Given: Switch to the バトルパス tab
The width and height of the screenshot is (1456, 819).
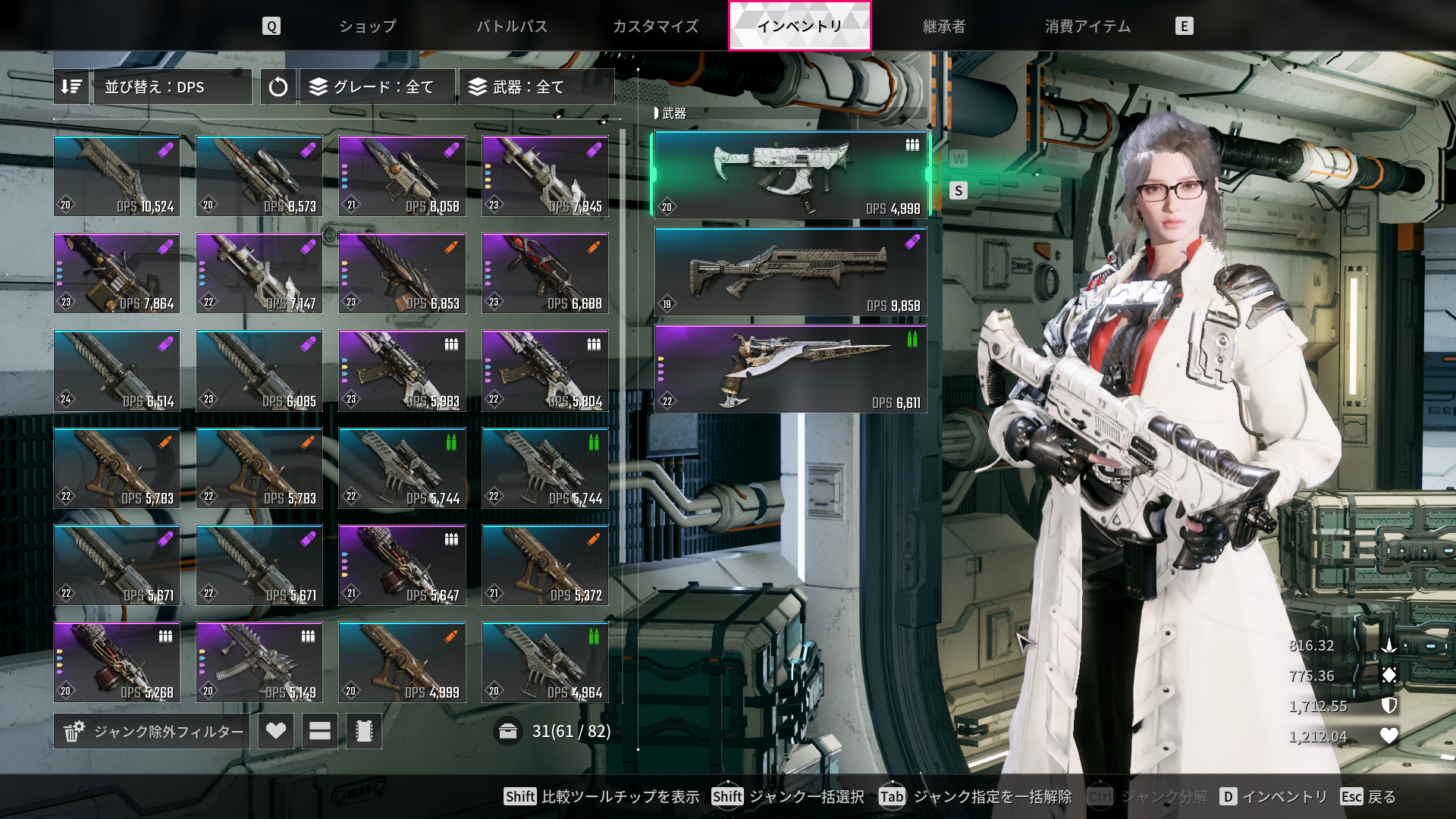Looking at the screenshot, I should coord(512,27).
